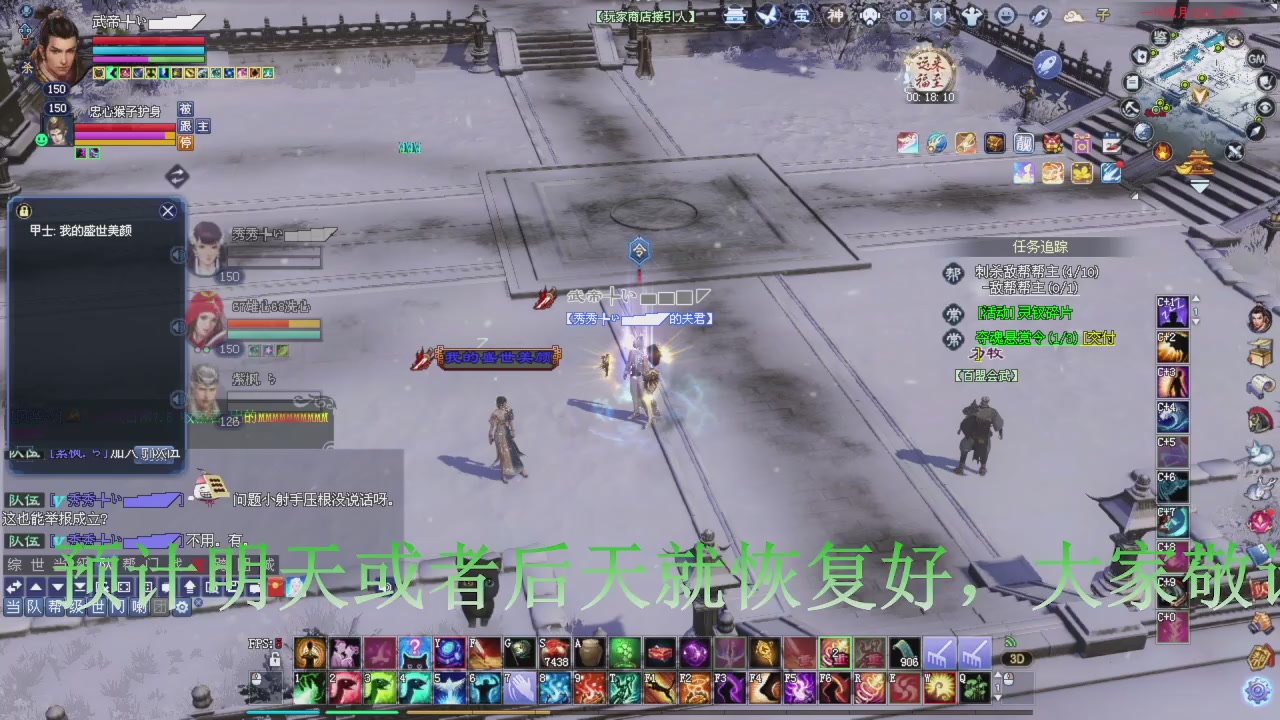Viewport: 1280px width, 720px height.
Task: Click the 神 icon in the top bar
Action: [x=834, y=16]
